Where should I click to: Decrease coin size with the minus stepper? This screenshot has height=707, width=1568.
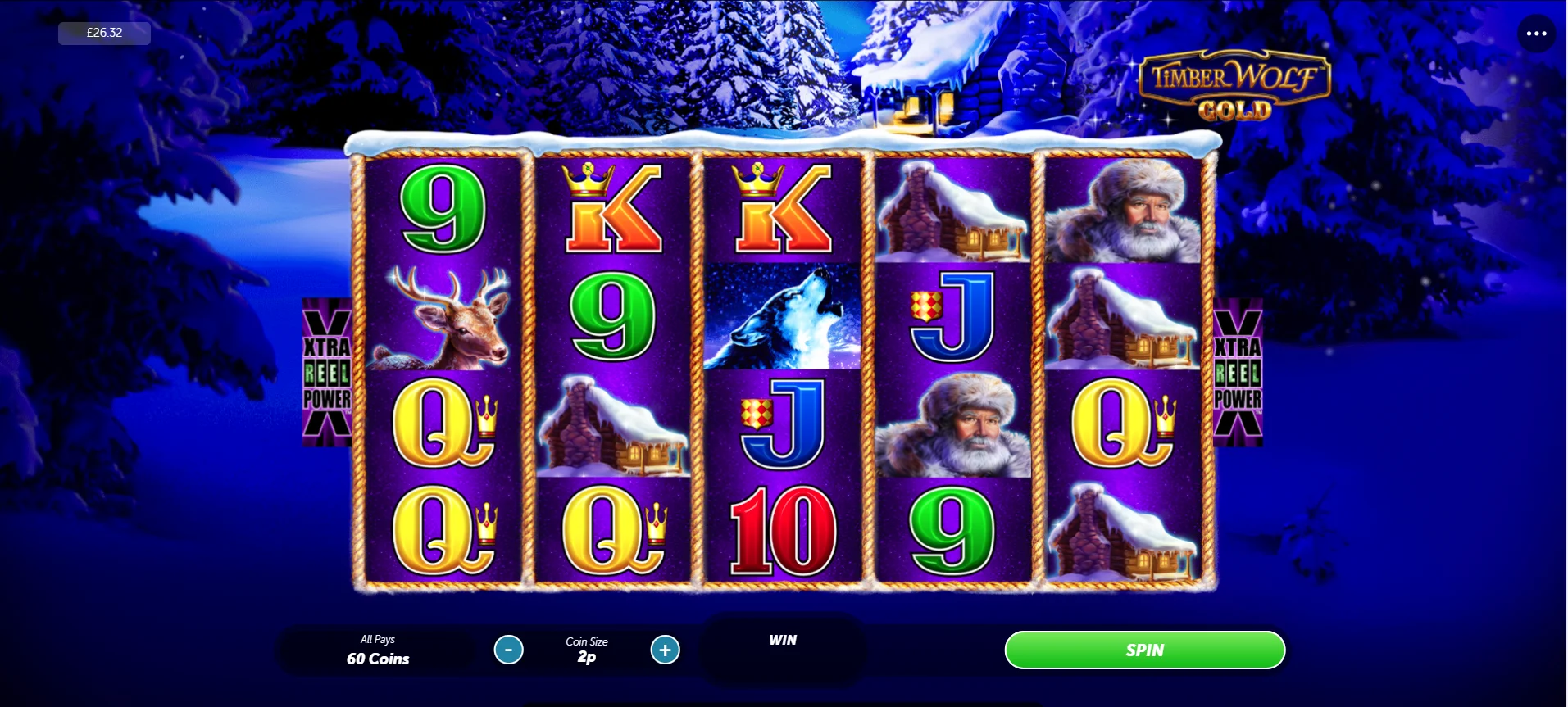pyautogui.click(x=510, y=650)
